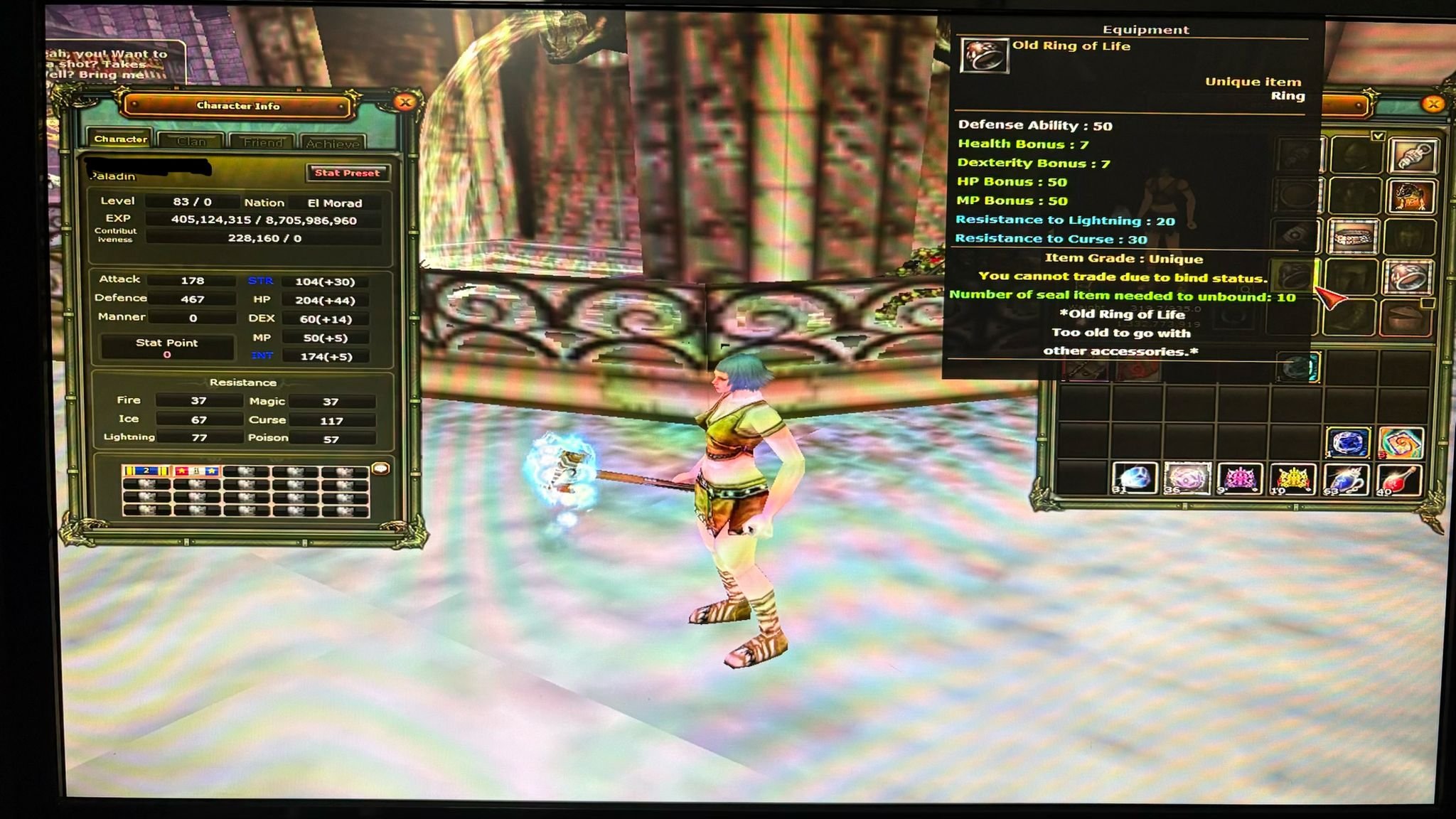Select the blue gem stack of 31
This screenshot has width=1456, height=819.
[x=1133, y=479]
